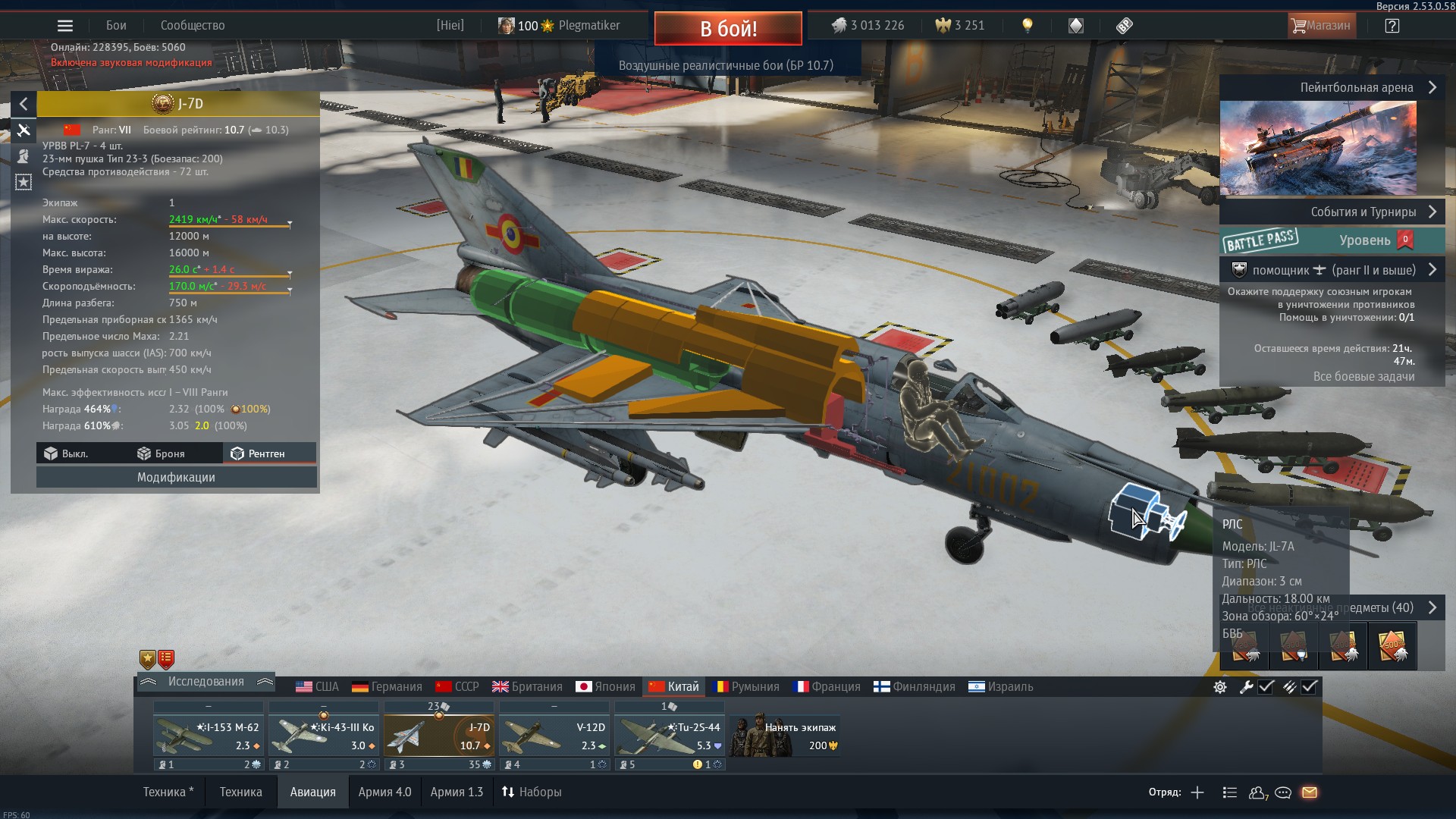Switch to the Армия 4.0 preset tab
Image resolution: width=1456 pixels, height=819 pixels.
coord(384,792)
